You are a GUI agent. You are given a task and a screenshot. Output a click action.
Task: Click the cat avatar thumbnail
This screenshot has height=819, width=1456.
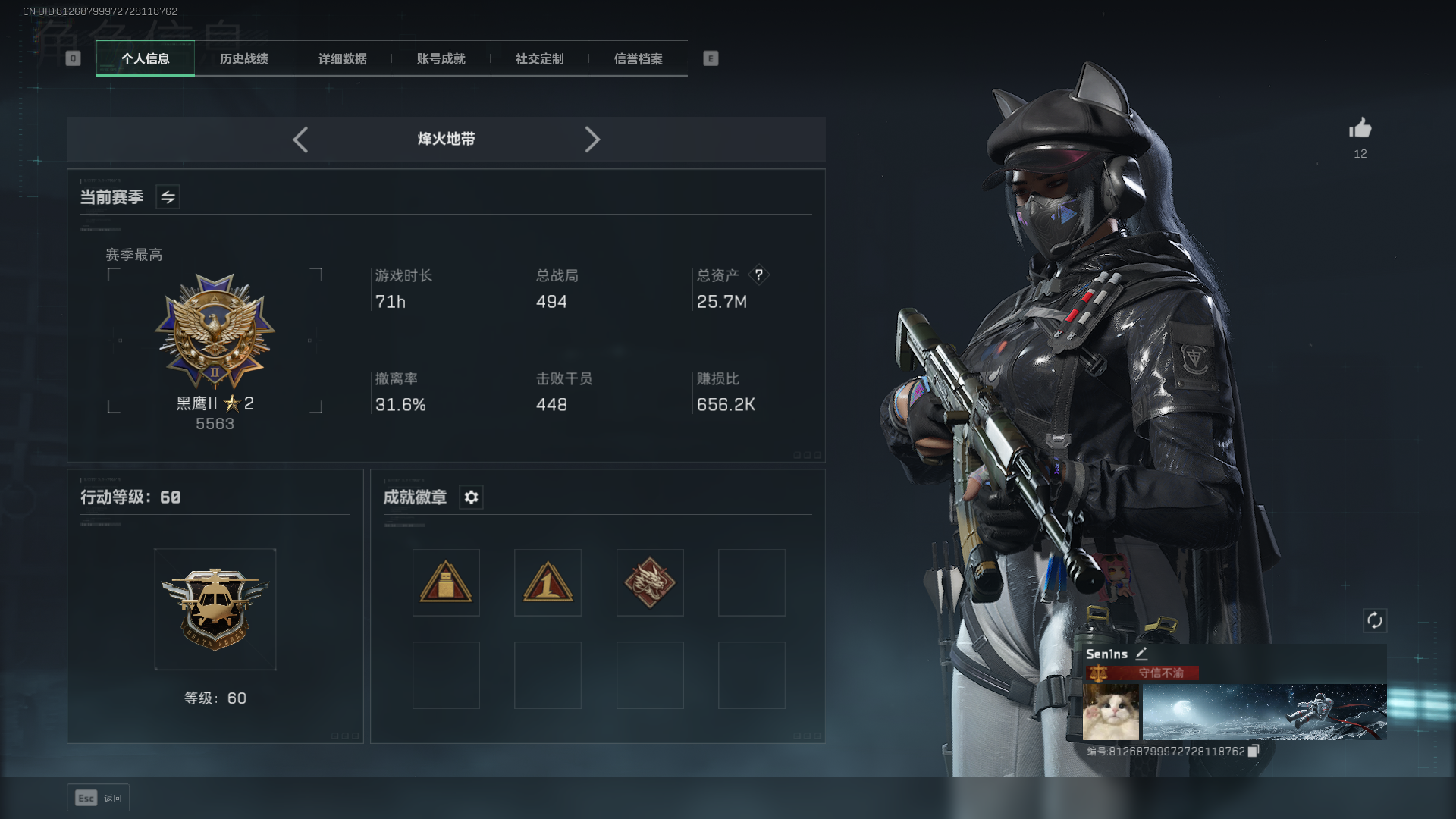click(x=1111, y=712)
